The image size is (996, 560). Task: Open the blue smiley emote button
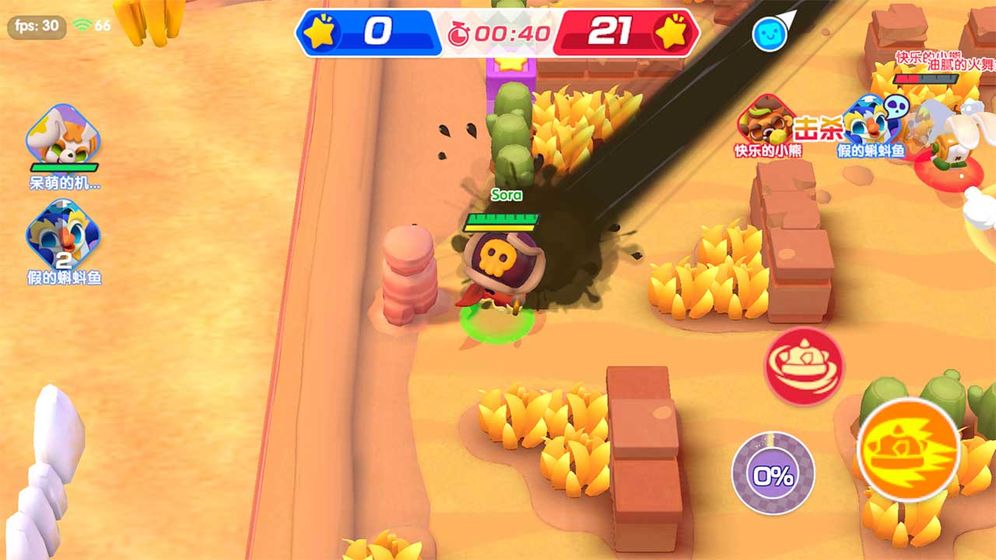pyautogui.click(x=770, y=33)
